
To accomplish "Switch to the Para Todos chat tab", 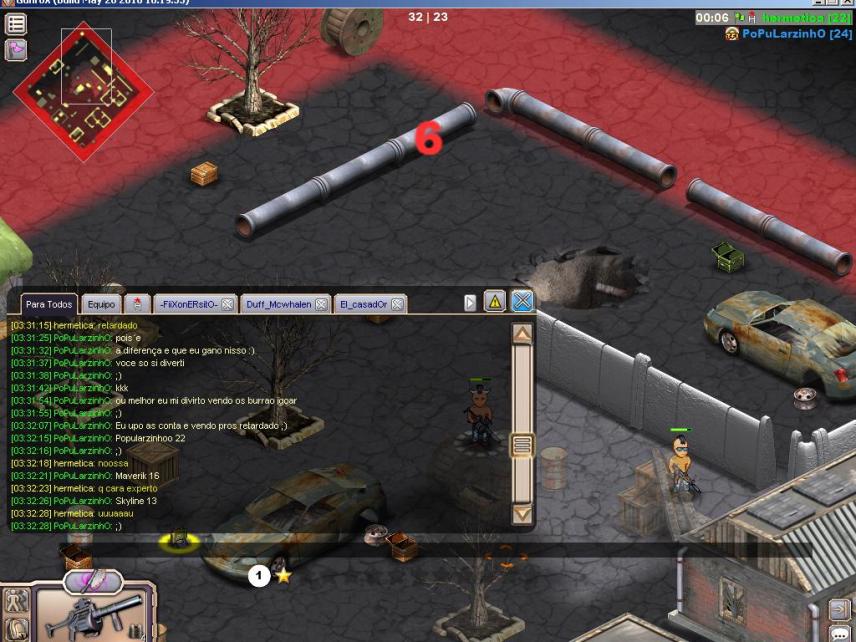I will coord(49,303).
